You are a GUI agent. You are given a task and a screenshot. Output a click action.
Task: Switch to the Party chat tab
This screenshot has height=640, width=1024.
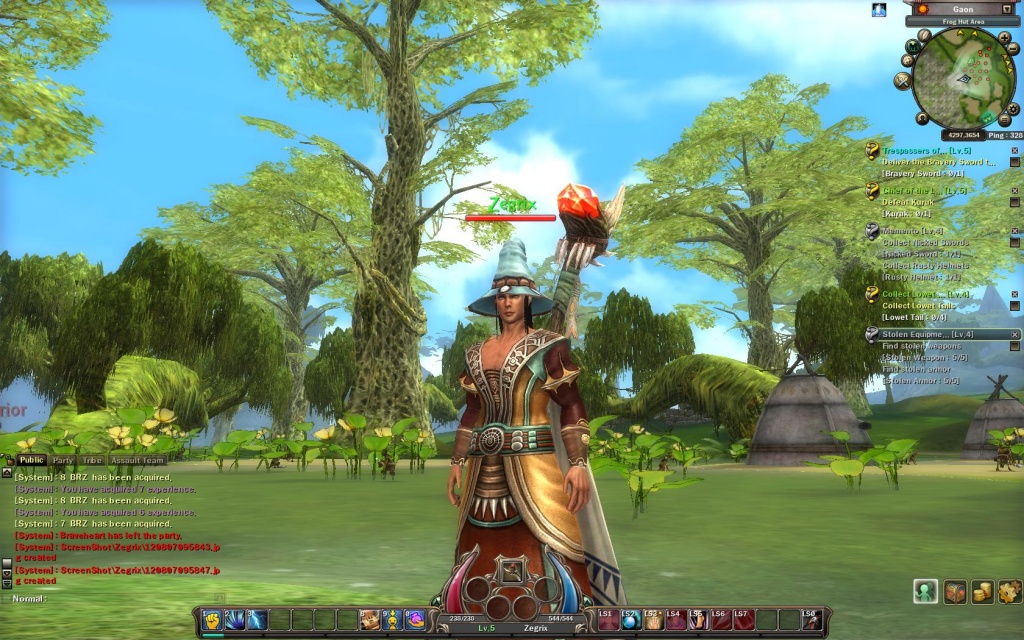63,461
